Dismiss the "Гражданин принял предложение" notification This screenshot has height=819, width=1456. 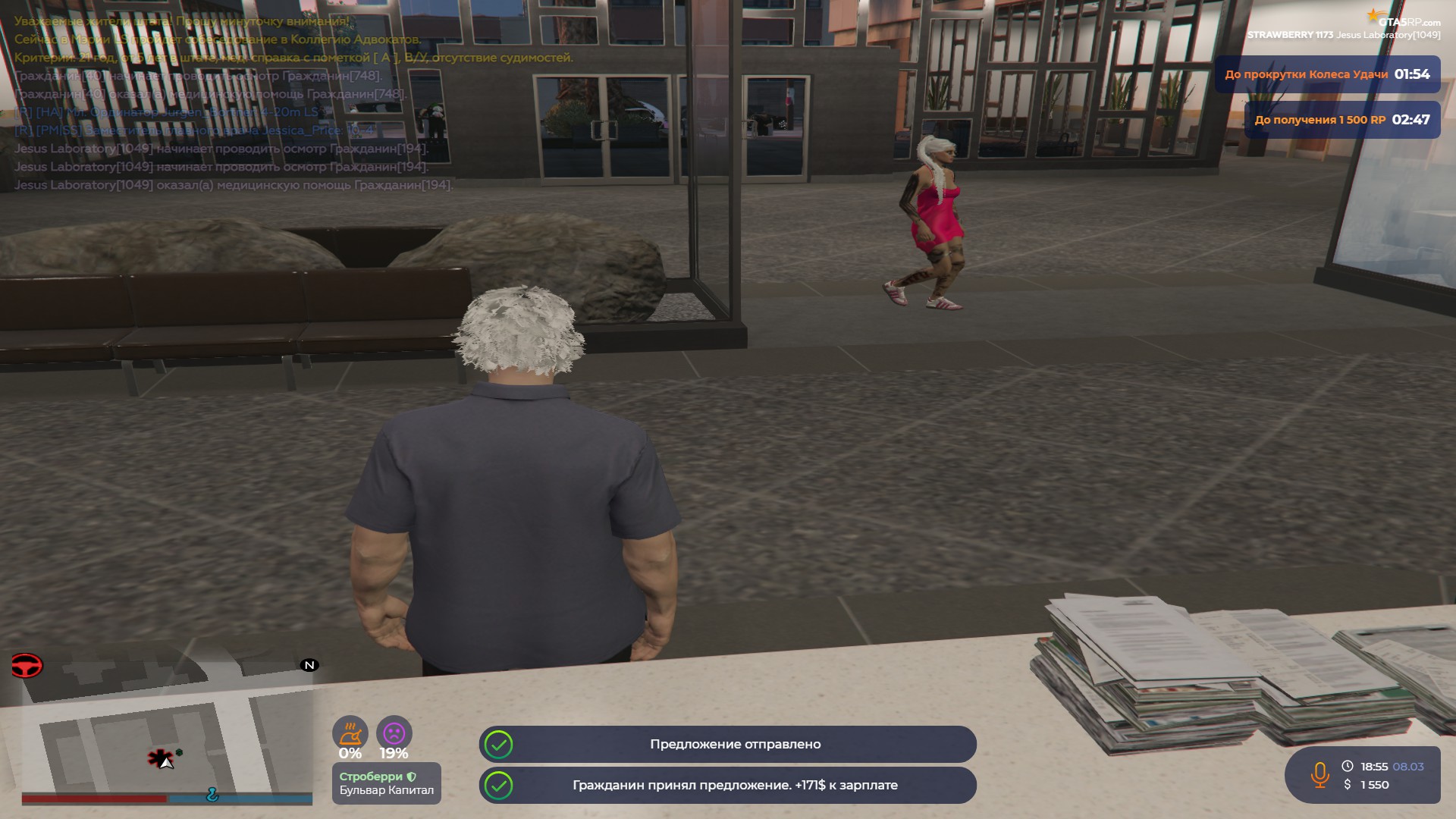tap(727, 785)
